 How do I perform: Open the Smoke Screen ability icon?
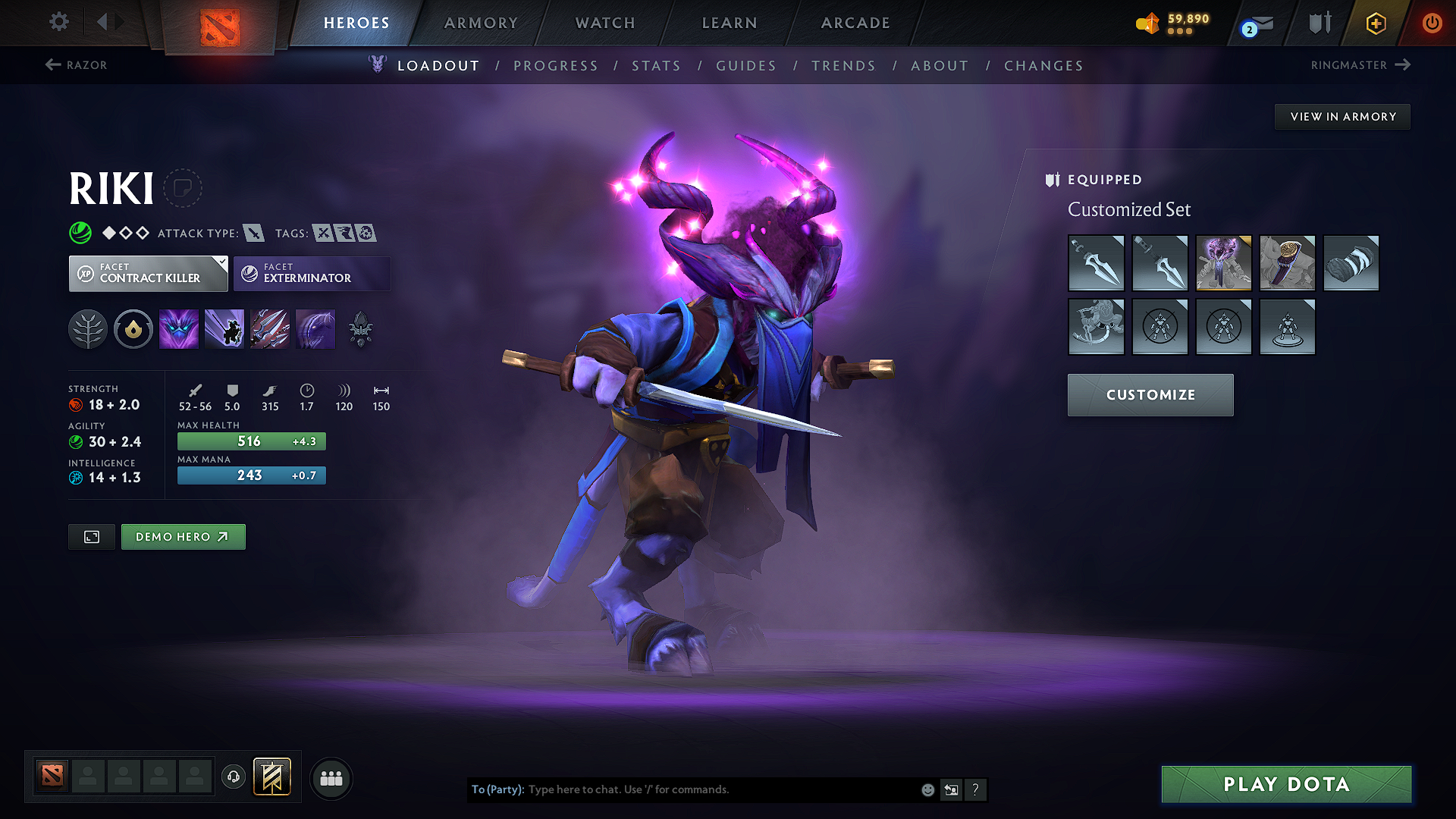pos(178,328)
